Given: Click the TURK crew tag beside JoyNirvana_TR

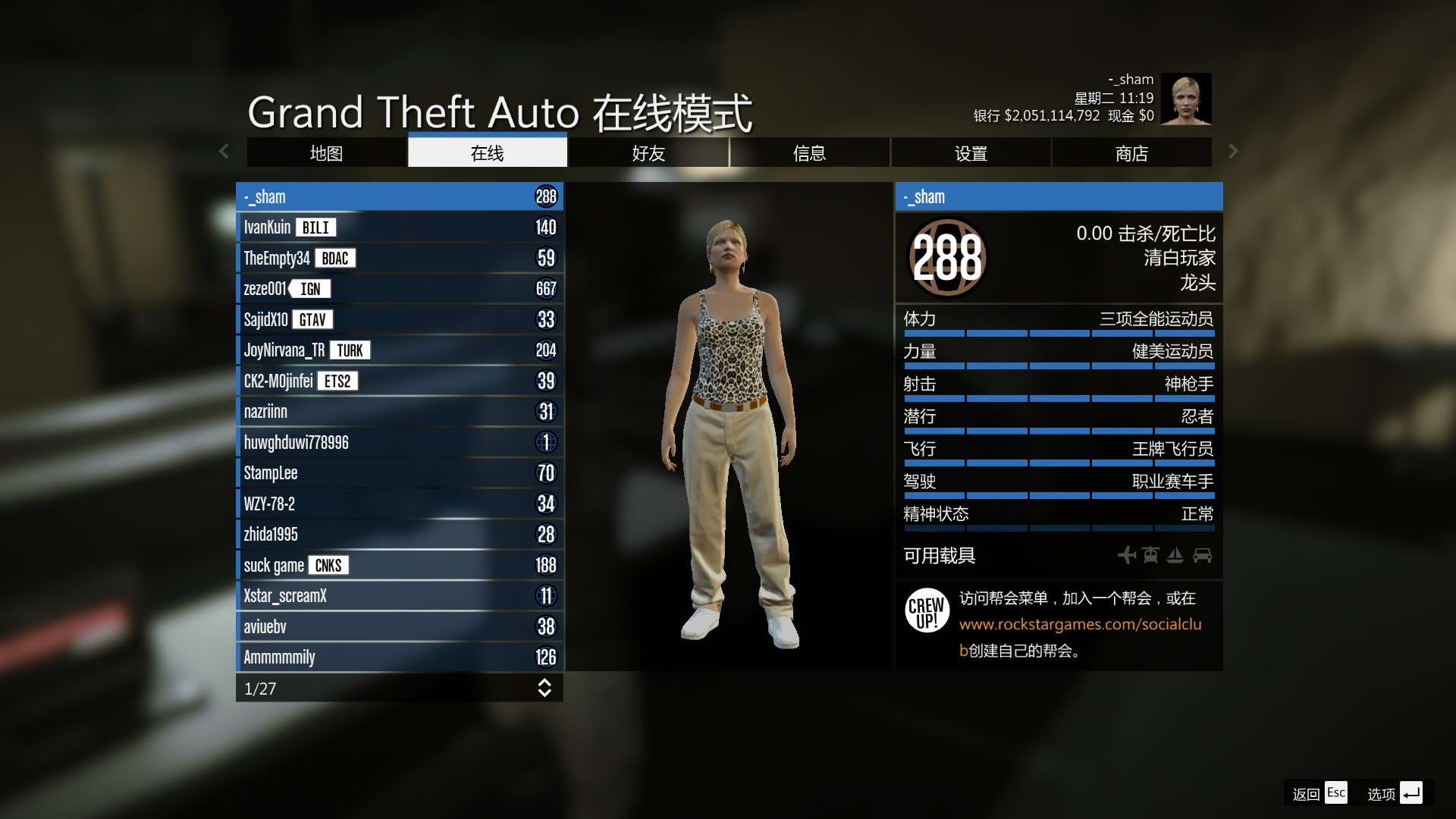Looking at the screenshot, I should point(350,350).
